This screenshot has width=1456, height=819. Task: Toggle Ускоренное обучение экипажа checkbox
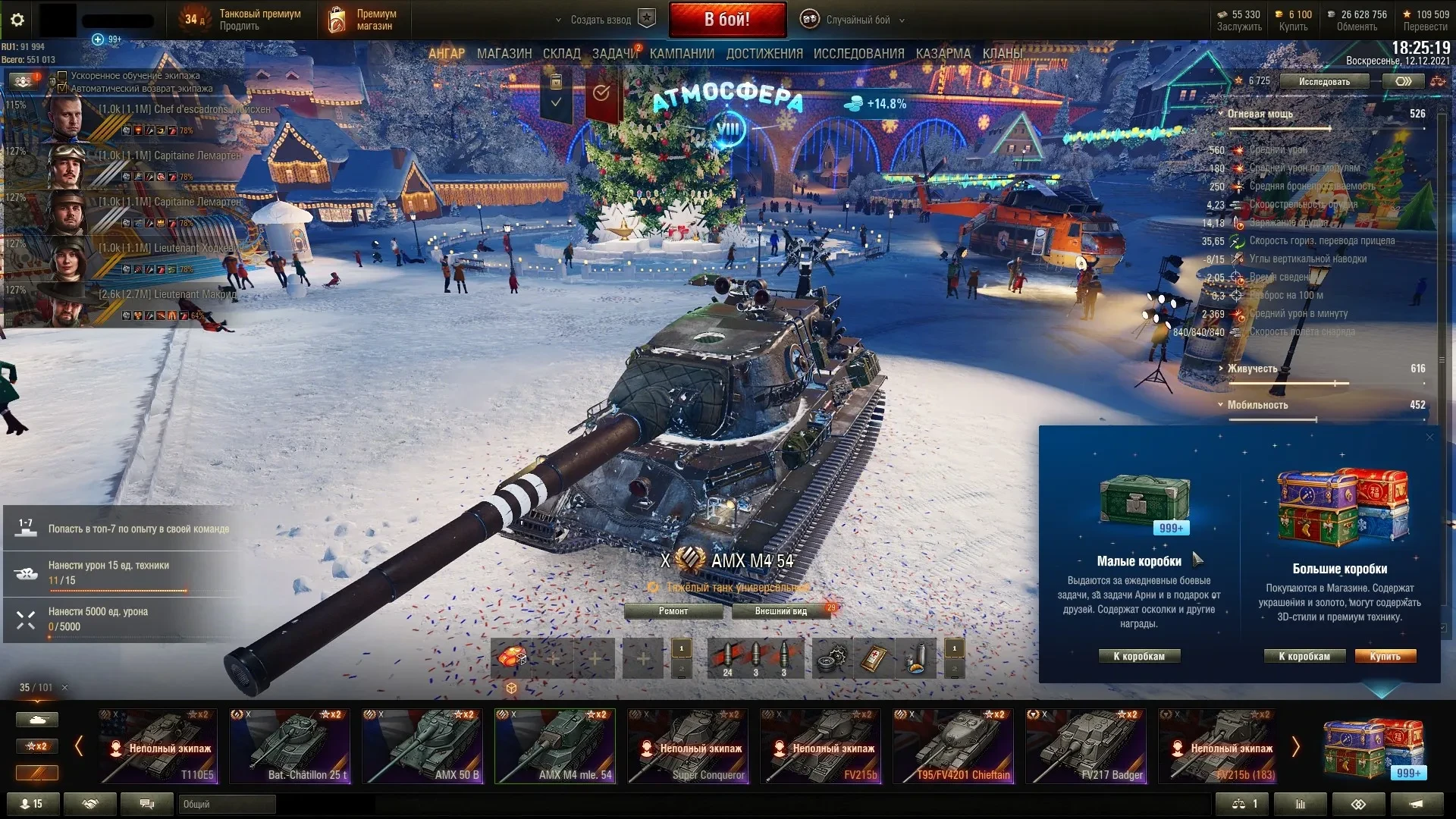tap(63, 76)
